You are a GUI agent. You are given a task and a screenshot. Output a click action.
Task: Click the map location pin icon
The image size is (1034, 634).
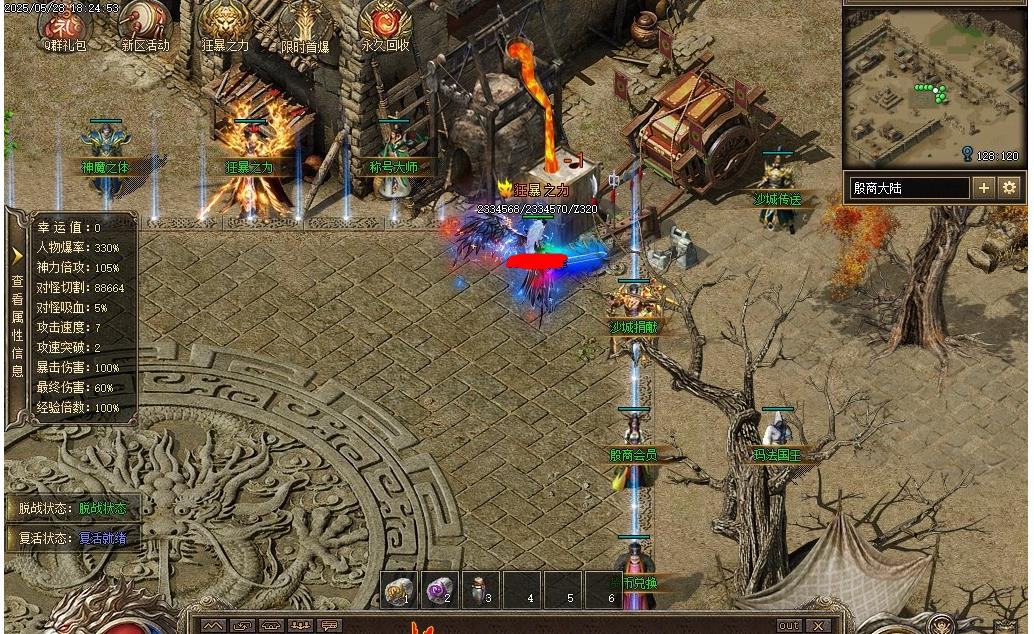[967, 154]
